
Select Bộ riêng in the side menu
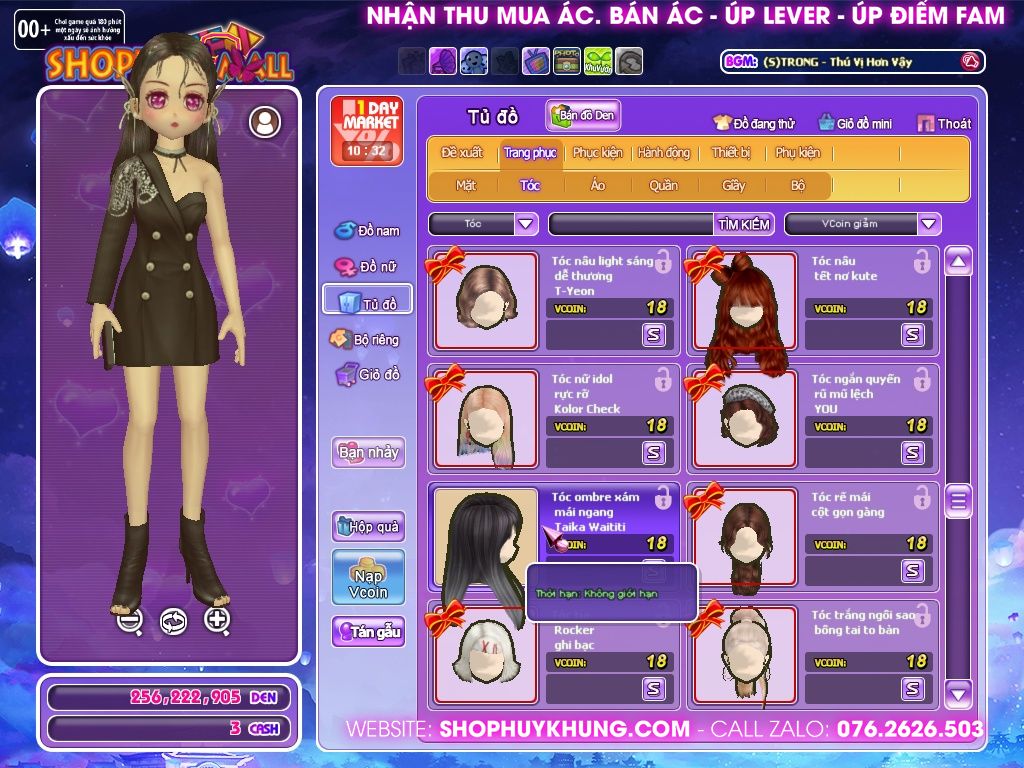367,339
